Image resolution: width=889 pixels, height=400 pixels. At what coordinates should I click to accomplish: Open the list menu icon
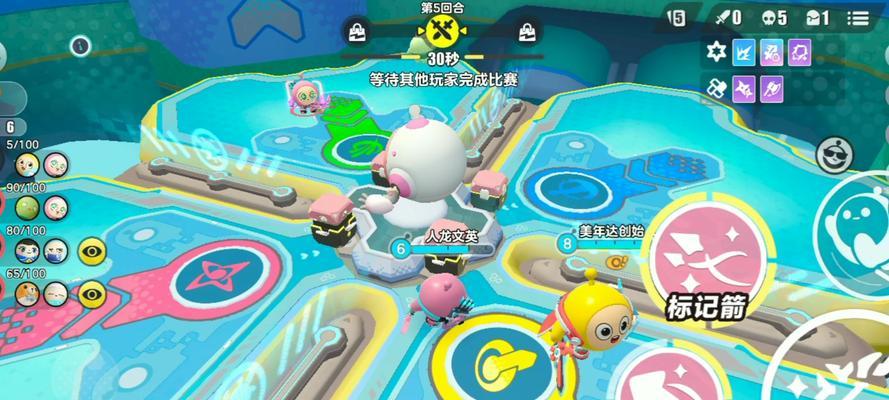(857, 18)
